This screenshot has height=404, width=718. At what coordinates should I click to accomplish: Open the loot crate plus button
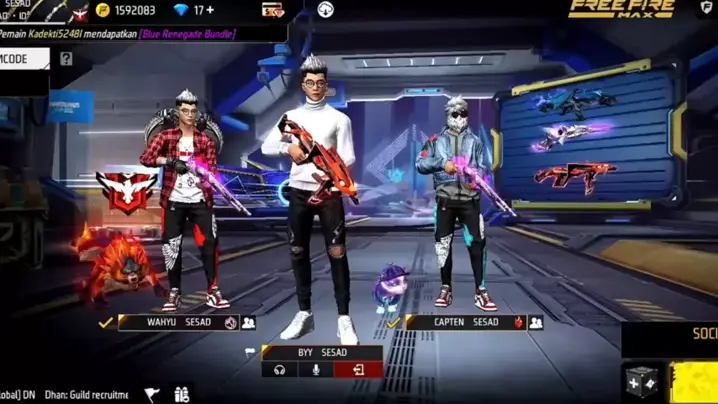click(640, 383)
